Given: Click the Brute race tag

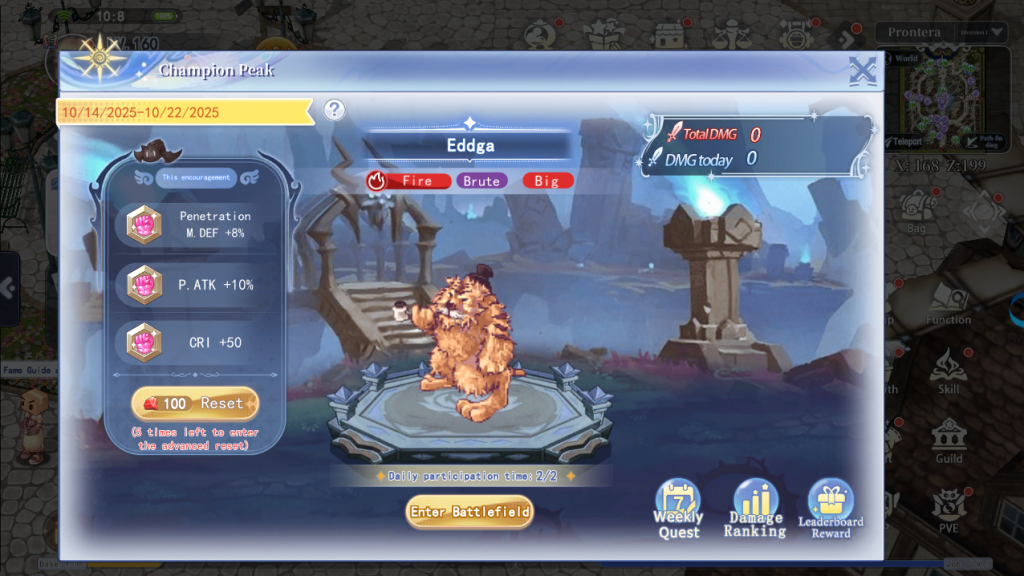Looking at the screenshot, I should 482,181.
